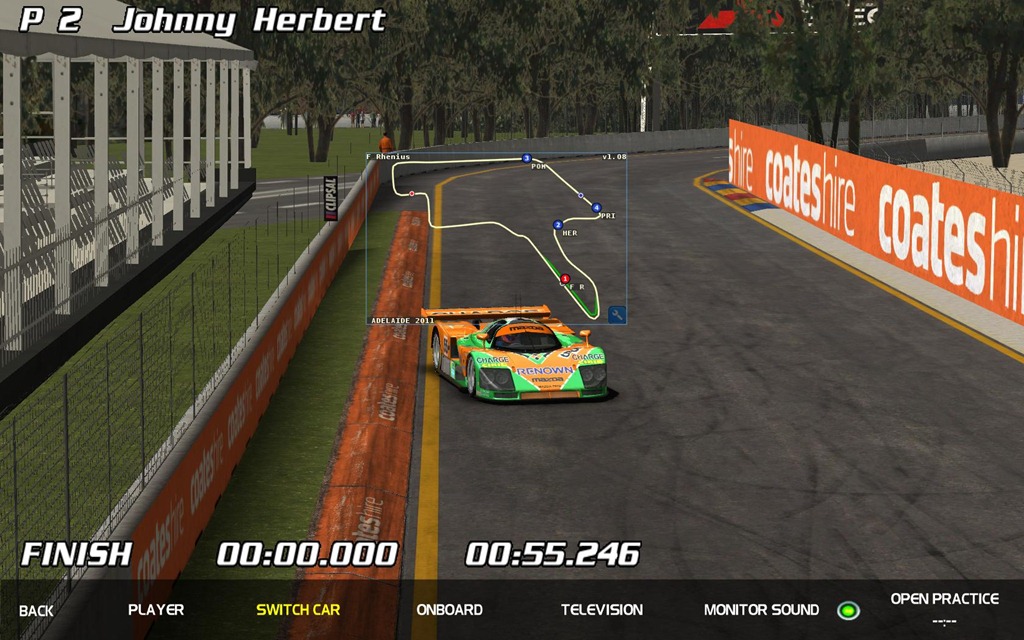This screenshot has width=1024, height=640.
Task: Go back using the BACK option
Action: pos(36,610)
